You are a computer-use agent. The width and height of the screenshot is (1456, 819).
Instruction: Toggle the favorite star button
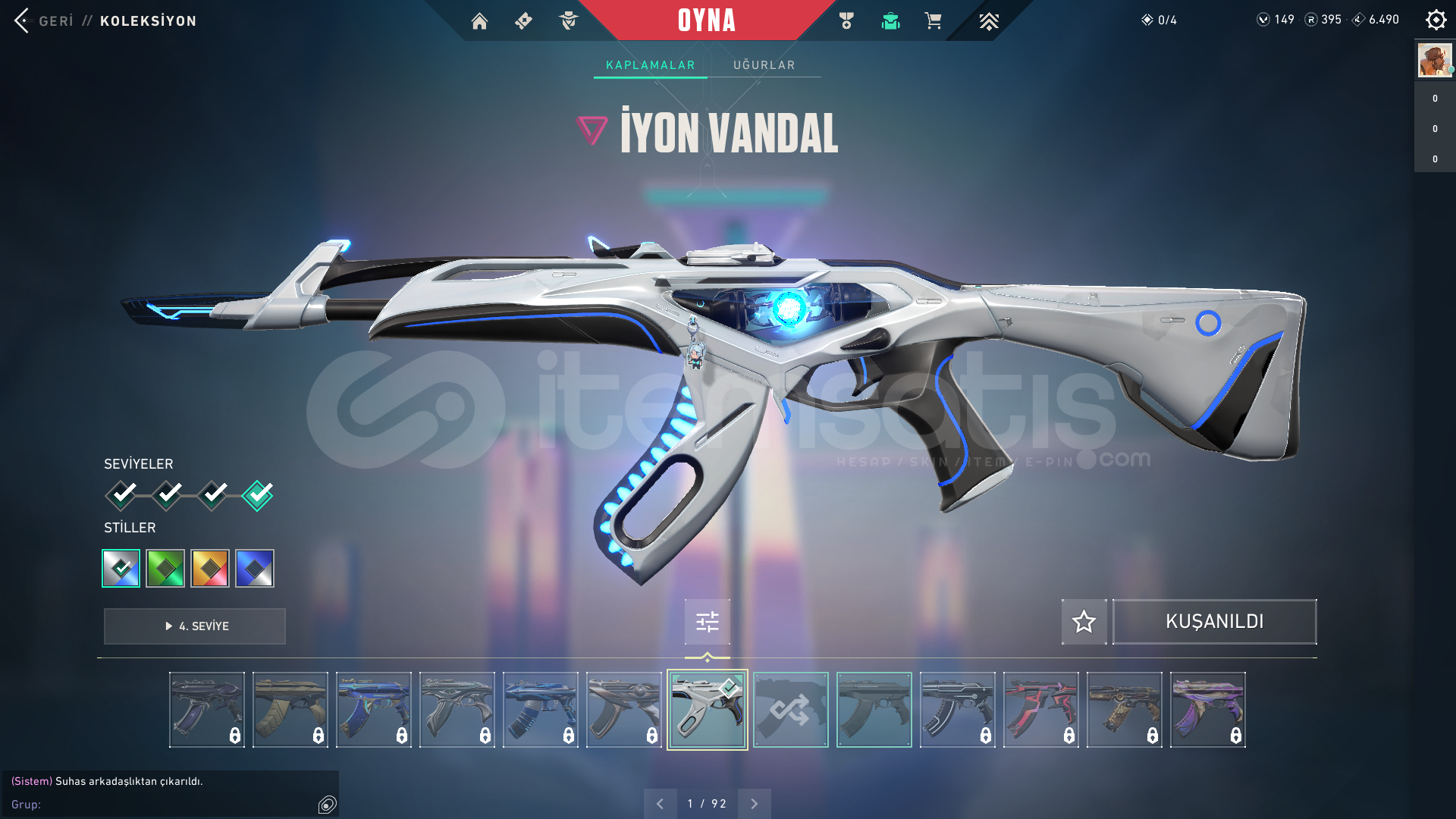pos(1084,622)
